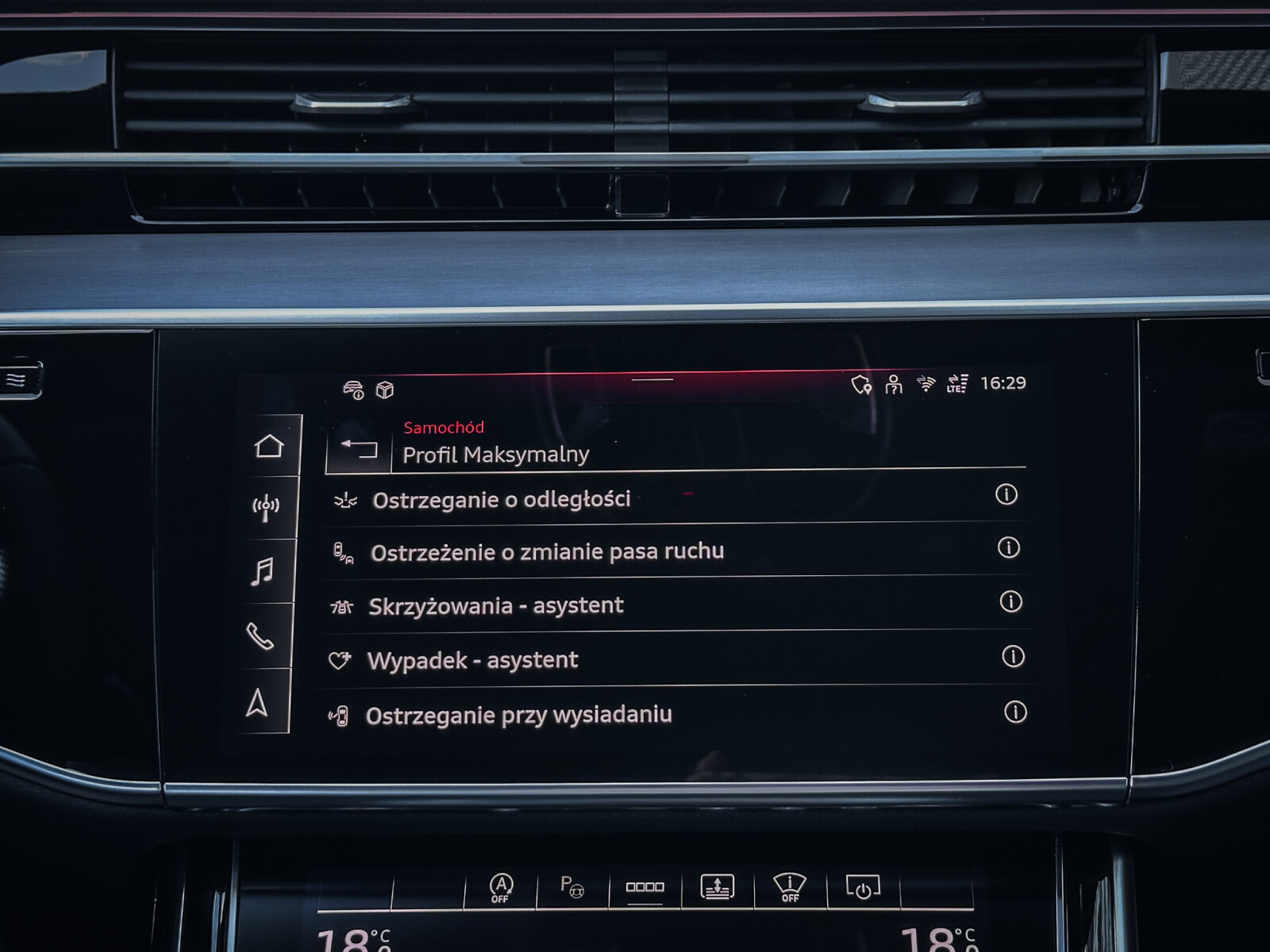Open navigation with the arrow icon
The image size is (1270, 952).
tap(256, 702)
